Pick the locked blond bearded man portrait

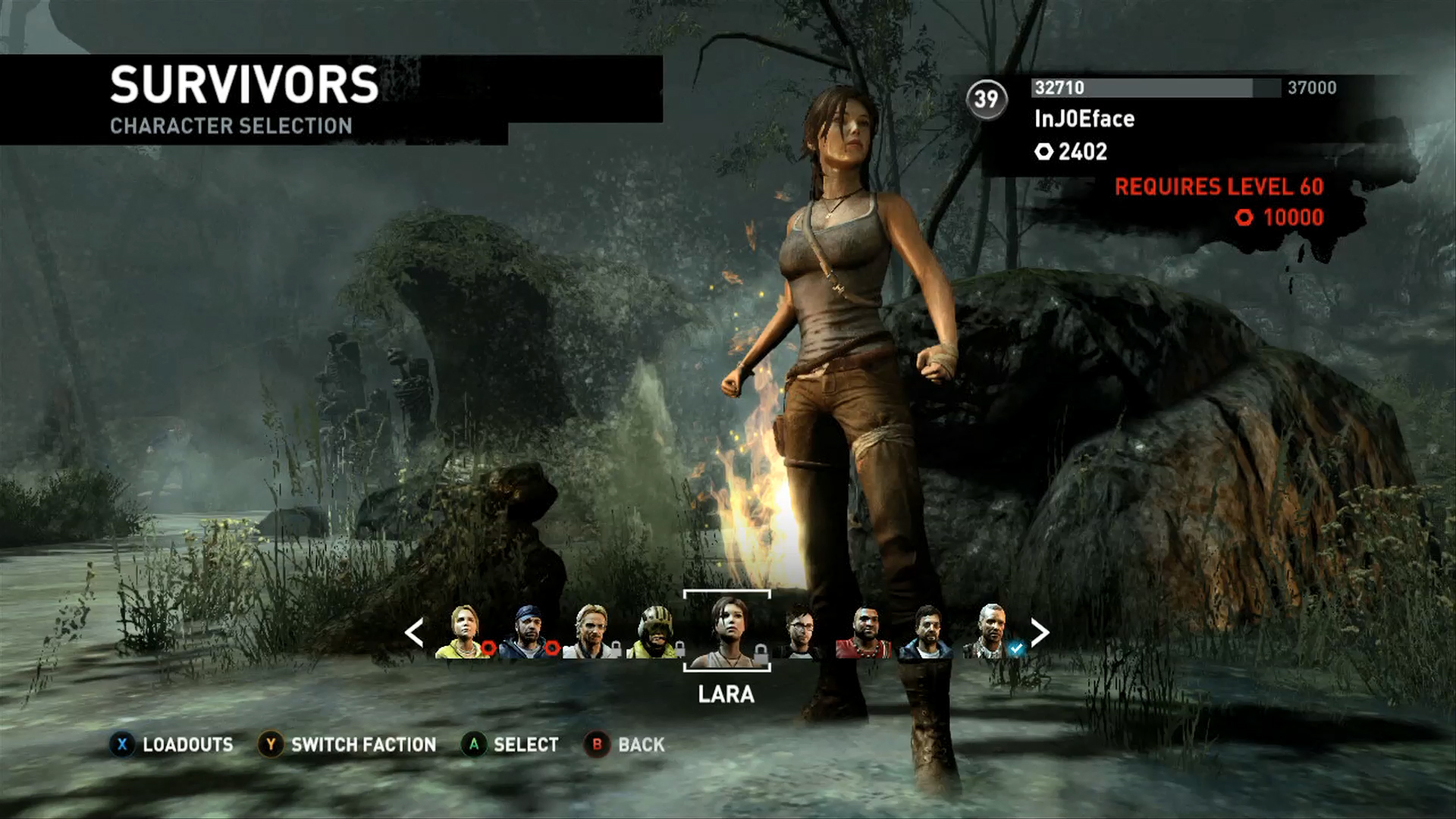pos(591,632)
